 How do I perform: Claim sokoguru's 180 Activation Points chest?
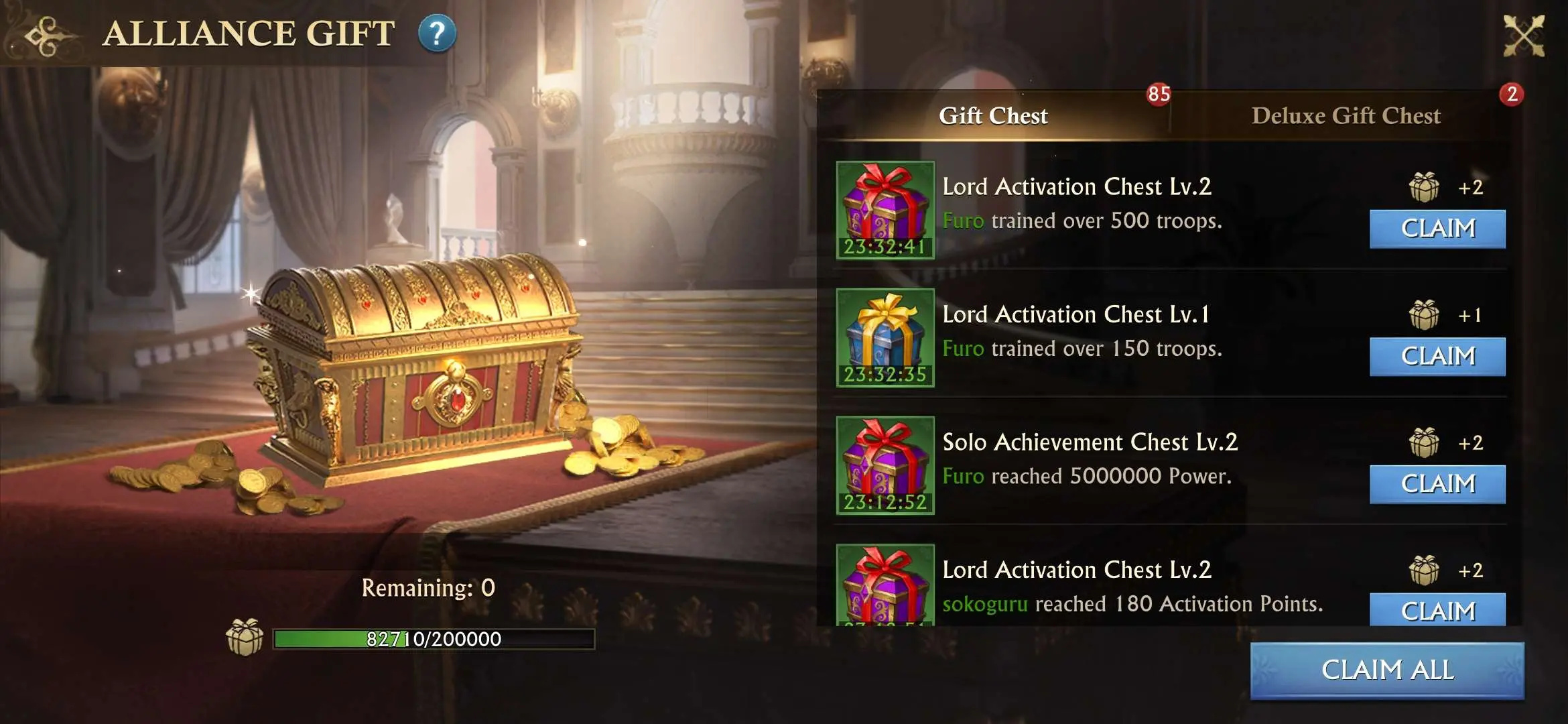(x=1437, y=611)
